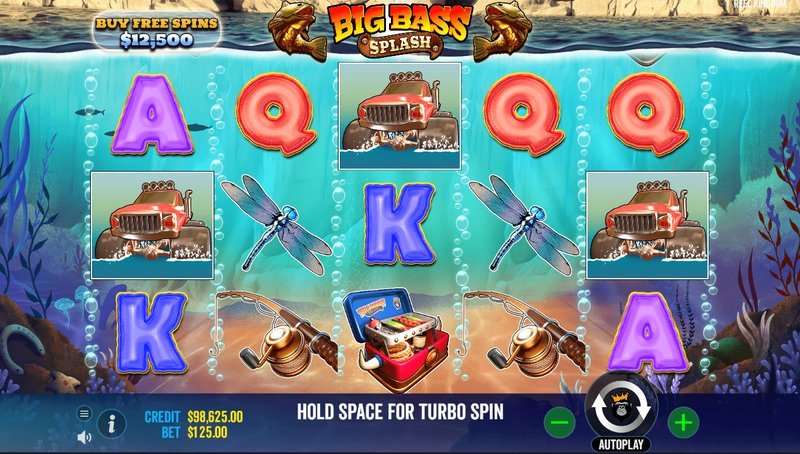
Task: Show the game info paytable
Action: pyautogui.click(x=111, y=423)
